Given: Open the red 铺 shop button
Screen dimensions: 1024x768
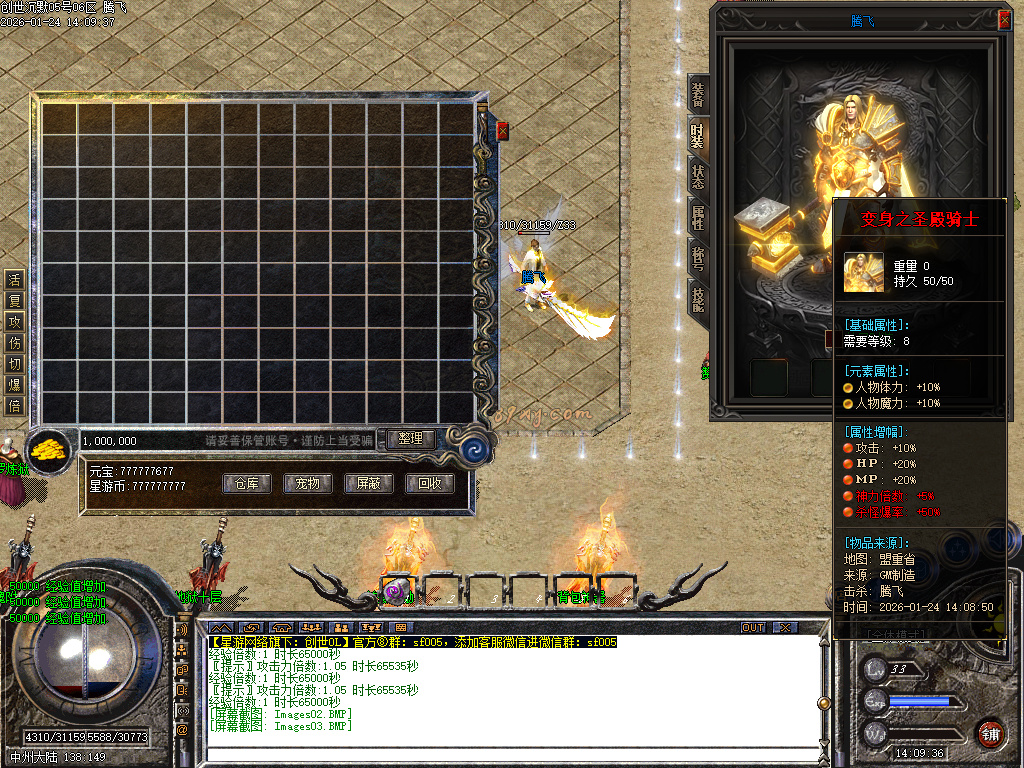Looking at the screenshot, I should pos(990,732).
